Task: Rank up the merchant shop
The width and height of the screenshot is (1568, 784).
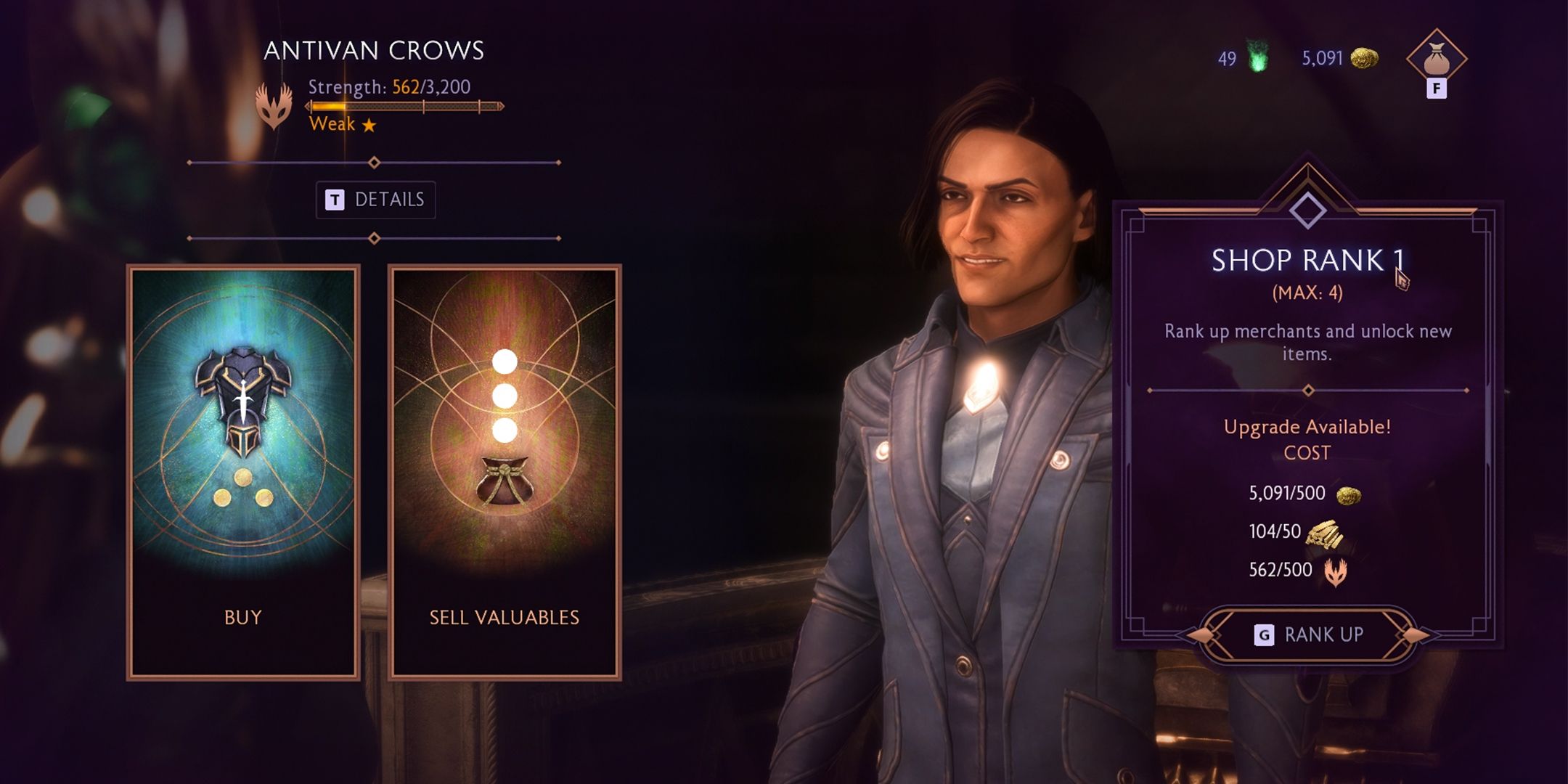Action: (x=1308, y=634)
